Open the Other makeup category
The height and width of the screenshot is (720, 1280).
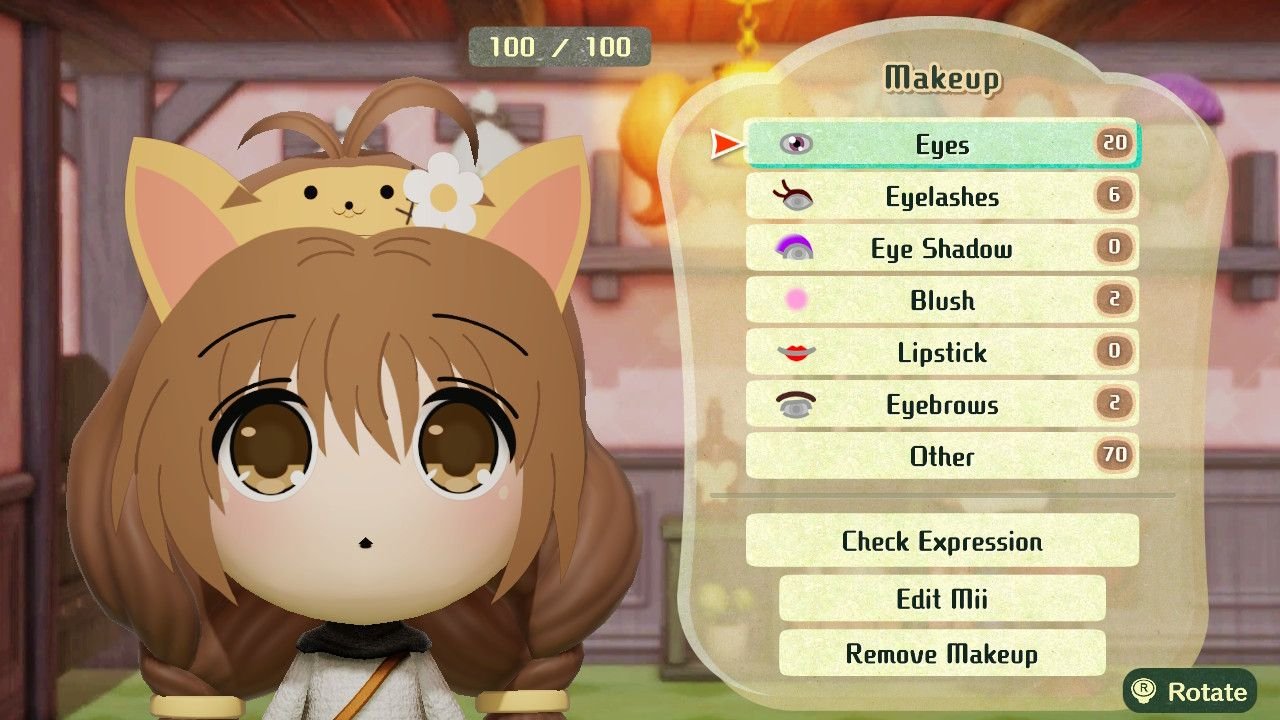pos(941,457)
